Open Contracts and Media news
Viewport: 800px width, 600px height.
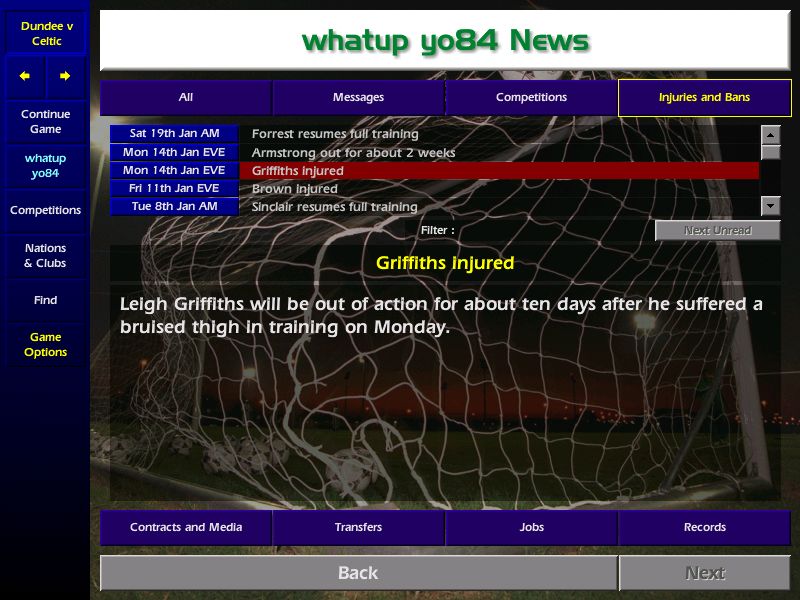tap(186, 527)
